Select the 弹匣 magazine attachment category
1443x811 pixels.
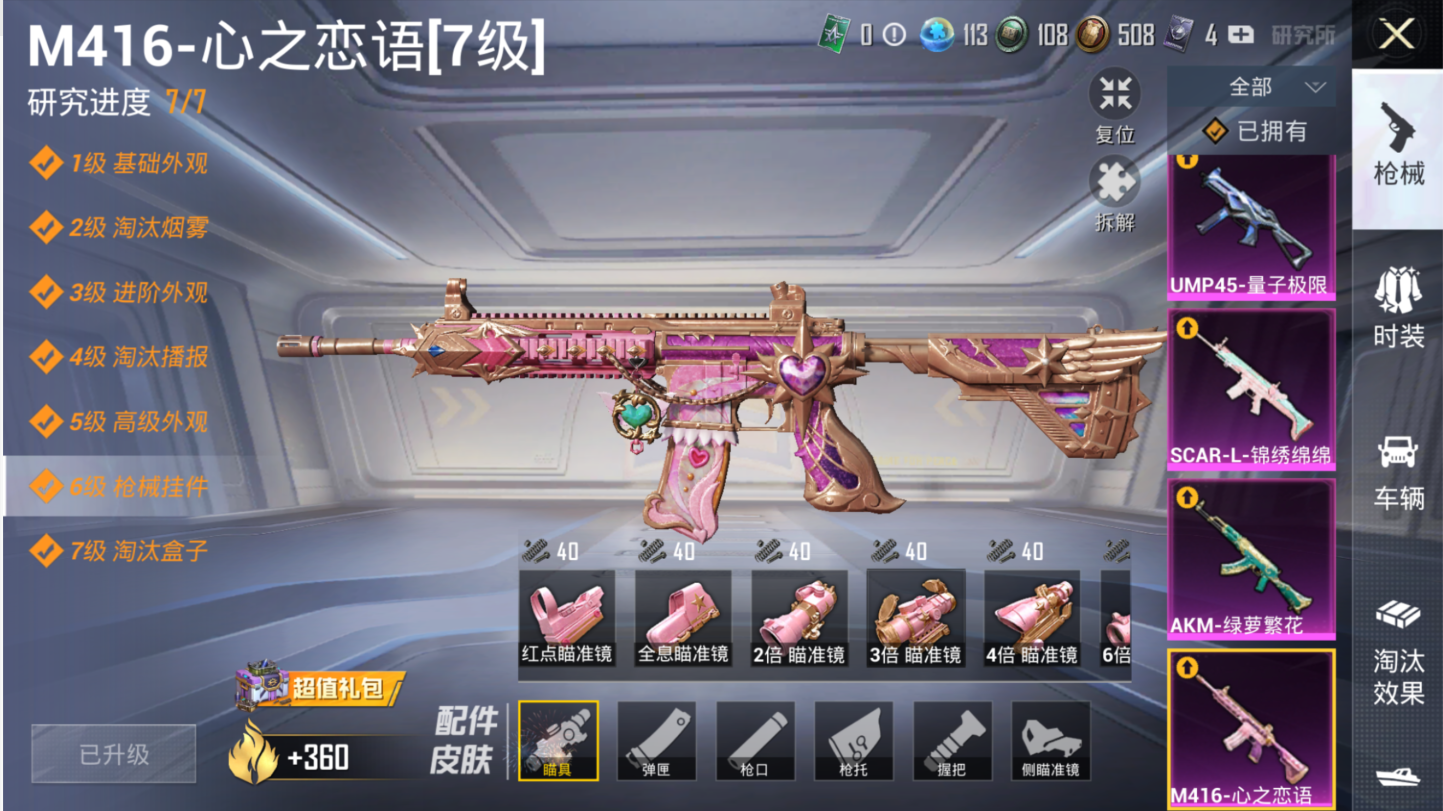pyautogui.click(x=656, y=741)
